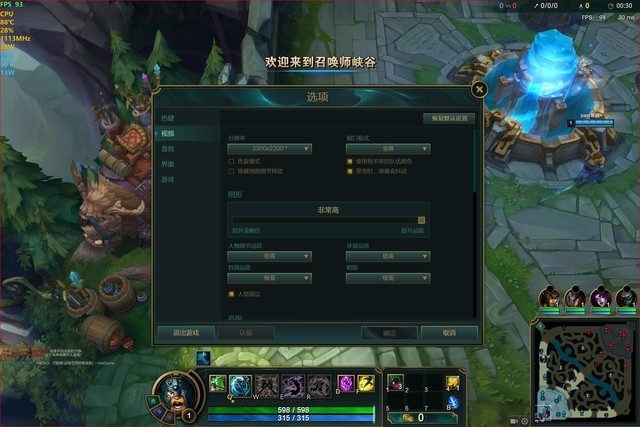Screen dimensions: 640x427
Task: Click the 退出游戏 exit game button
Action: click(179, 333)
